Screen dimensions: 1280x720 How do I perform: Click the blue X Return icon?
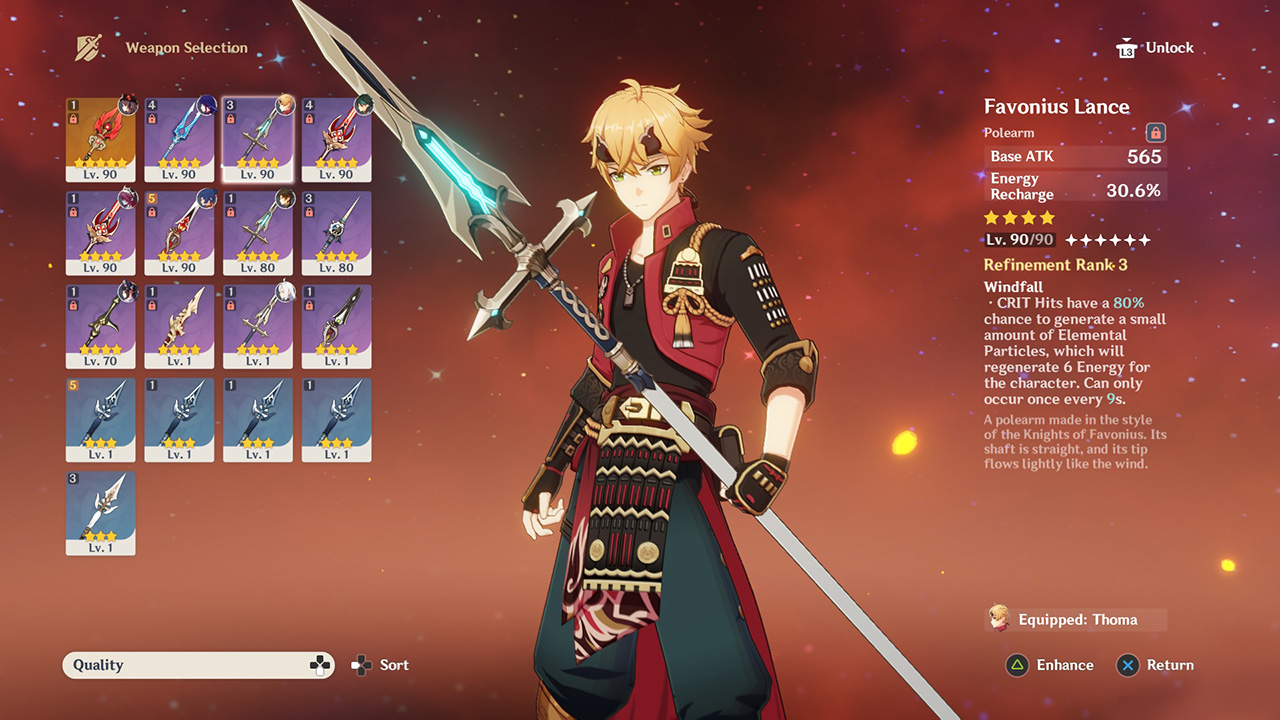[1128, 665]
